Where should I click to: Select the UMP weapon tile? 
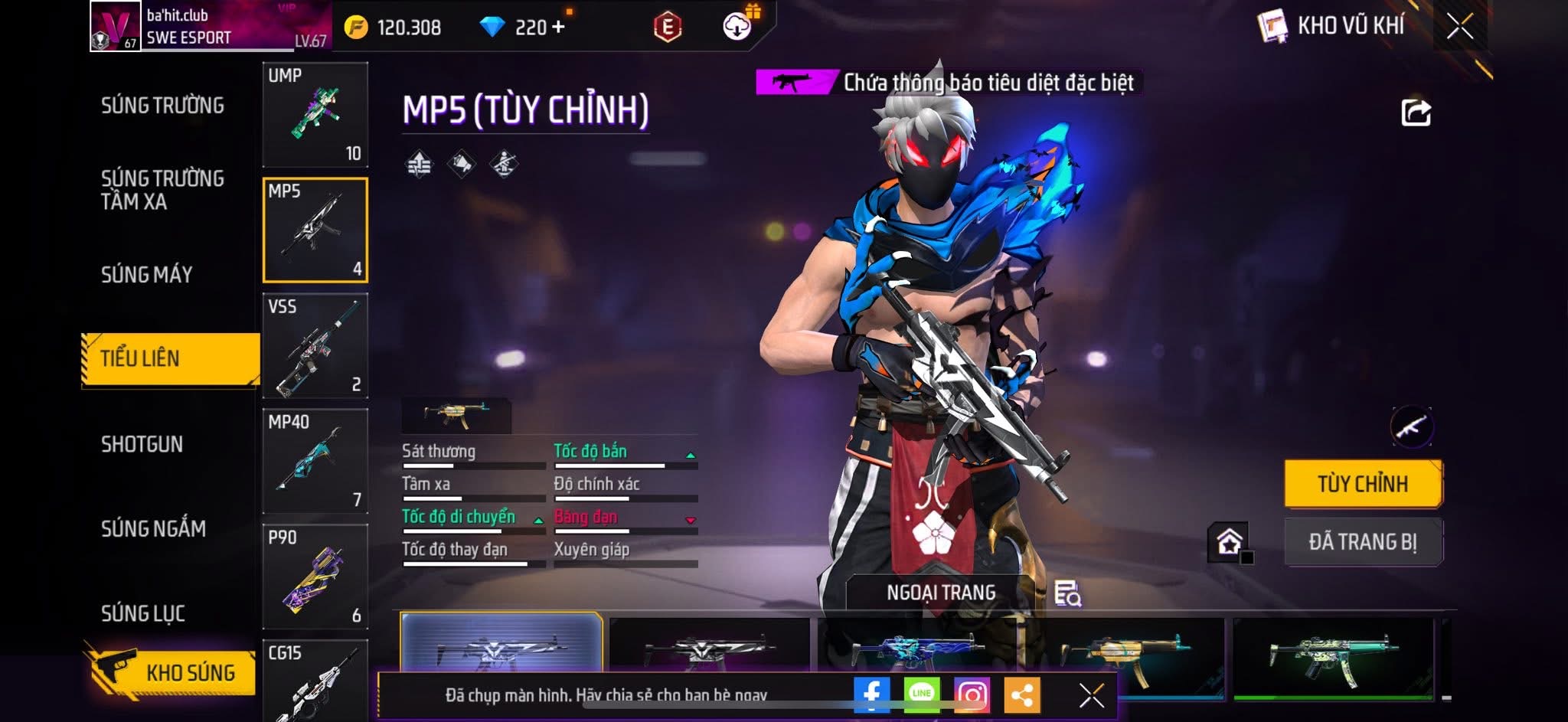point(315,115)
